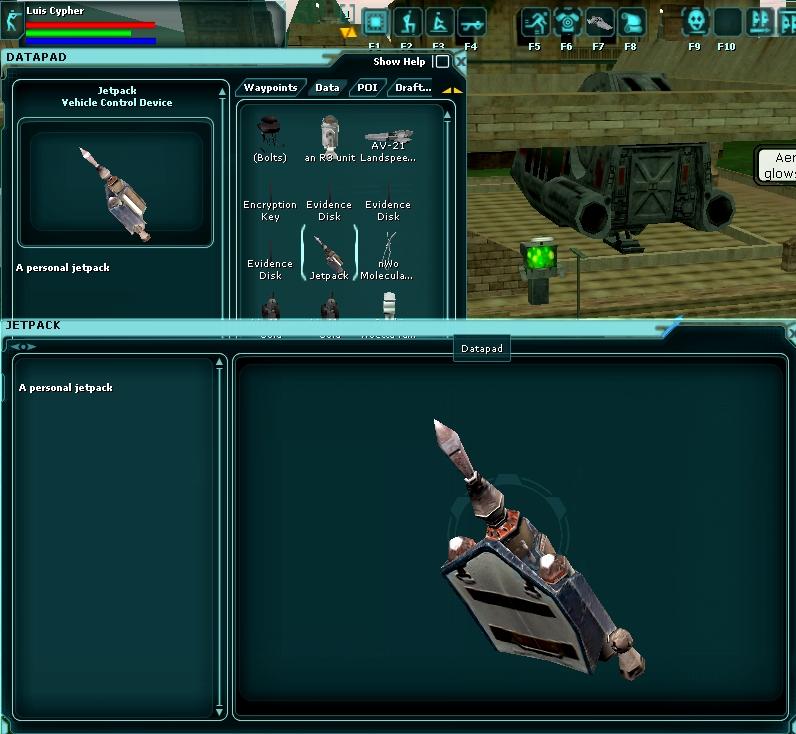Activate the F1 toolbar slot
The height and width of the screenshot is (734, 796).
(x=375, y=22)
